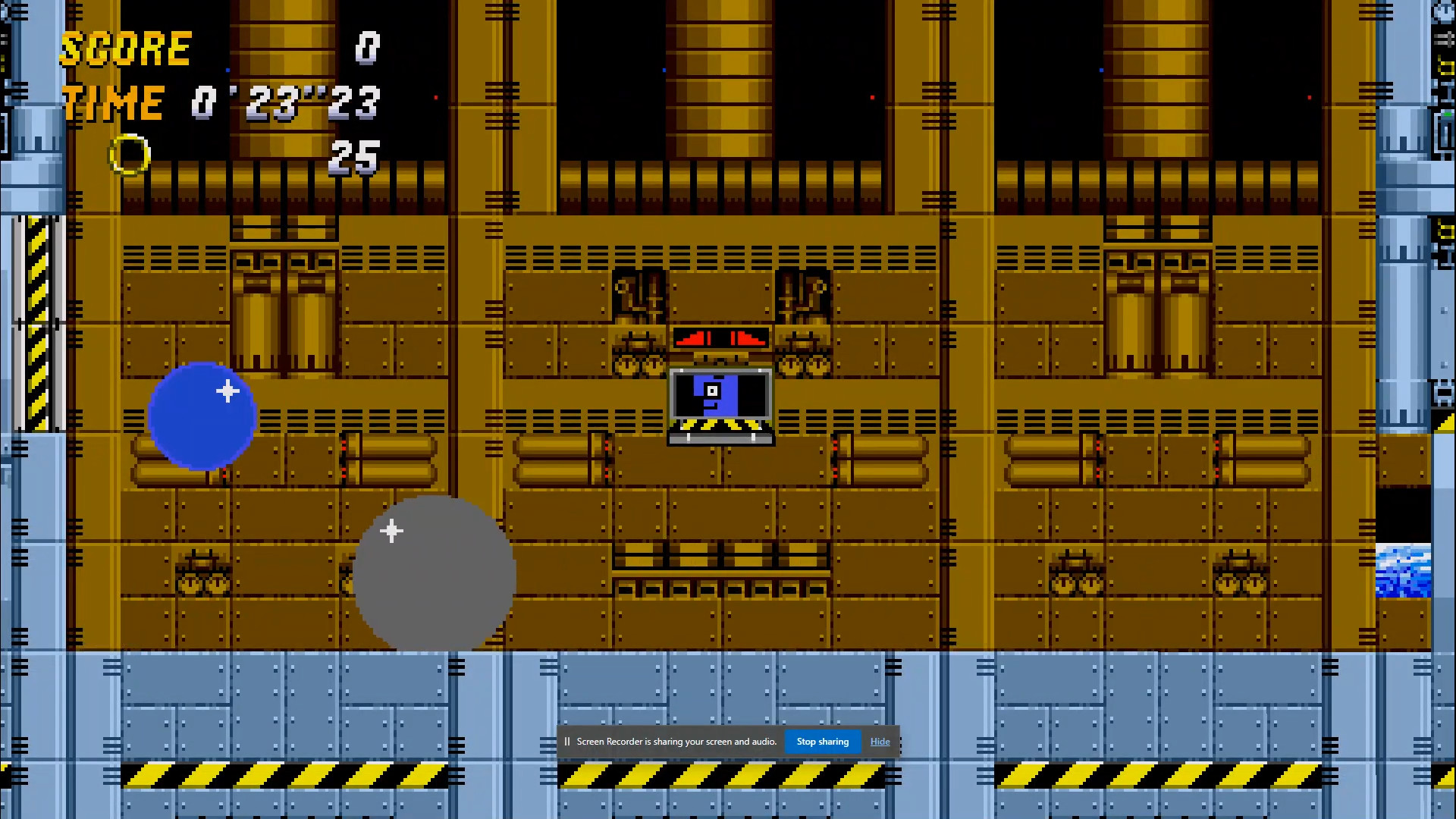Click the screen recorder notification banner text

click(677, 742)
